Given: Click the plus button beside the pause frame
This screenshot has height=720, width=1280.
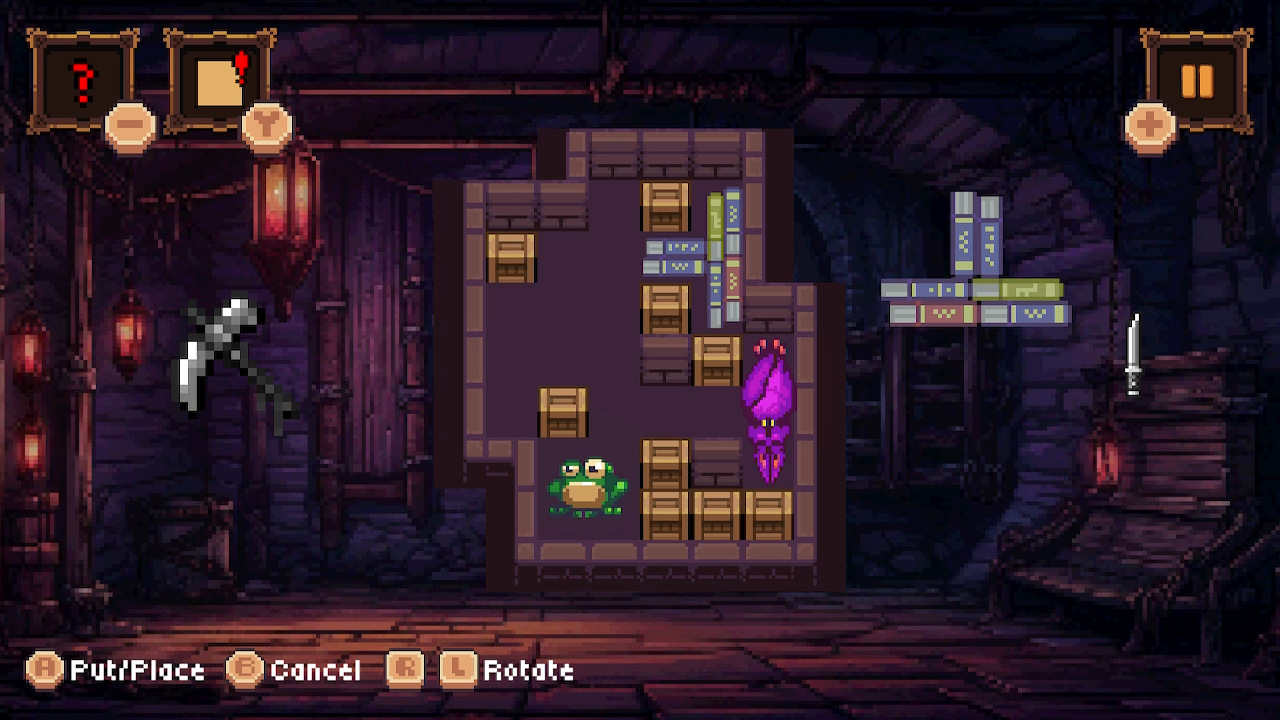Looking at the screenshot, I should pyautogui.click(x=1150, y=125).
